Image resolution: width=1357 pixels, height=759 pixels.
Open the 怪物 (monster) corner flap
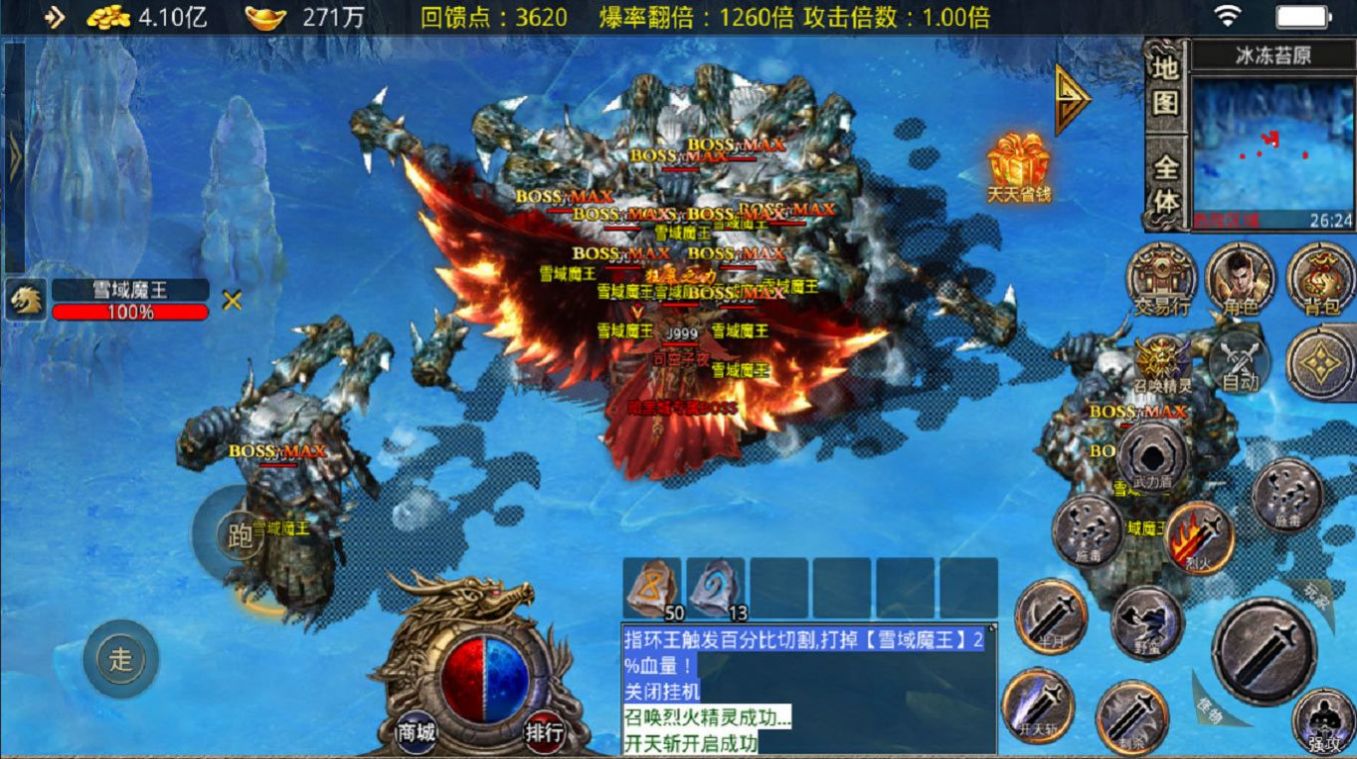pos(1210,712)
